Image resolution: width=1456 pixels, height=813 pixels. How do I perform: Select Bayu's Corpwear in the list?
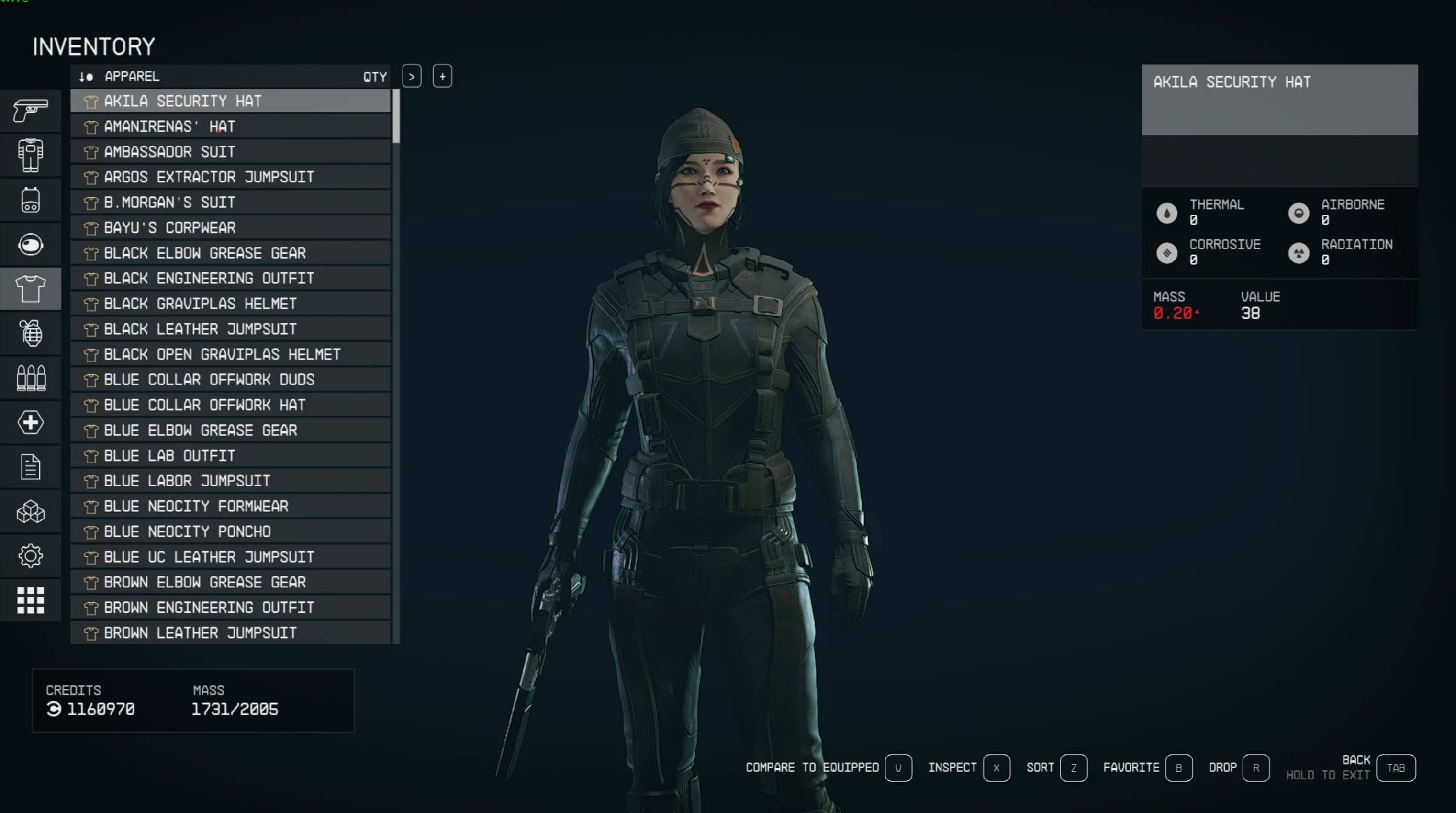[230, 228]
